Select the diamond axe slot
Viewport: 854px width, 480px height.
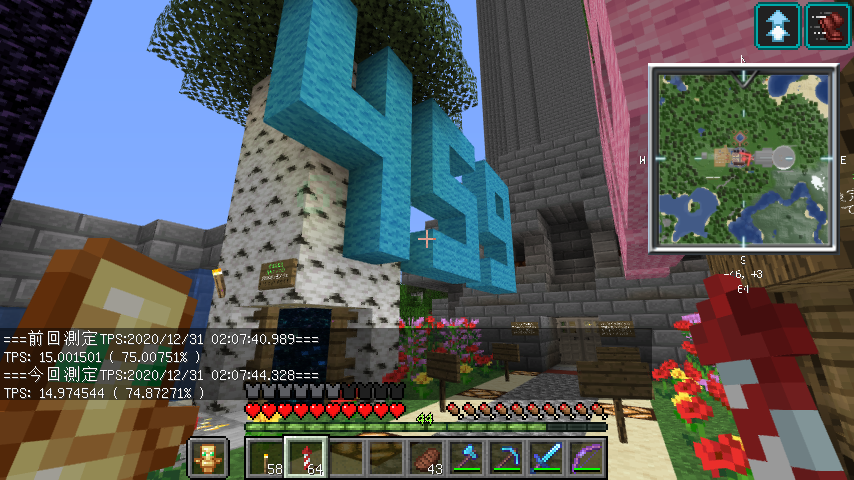(466, 458)
